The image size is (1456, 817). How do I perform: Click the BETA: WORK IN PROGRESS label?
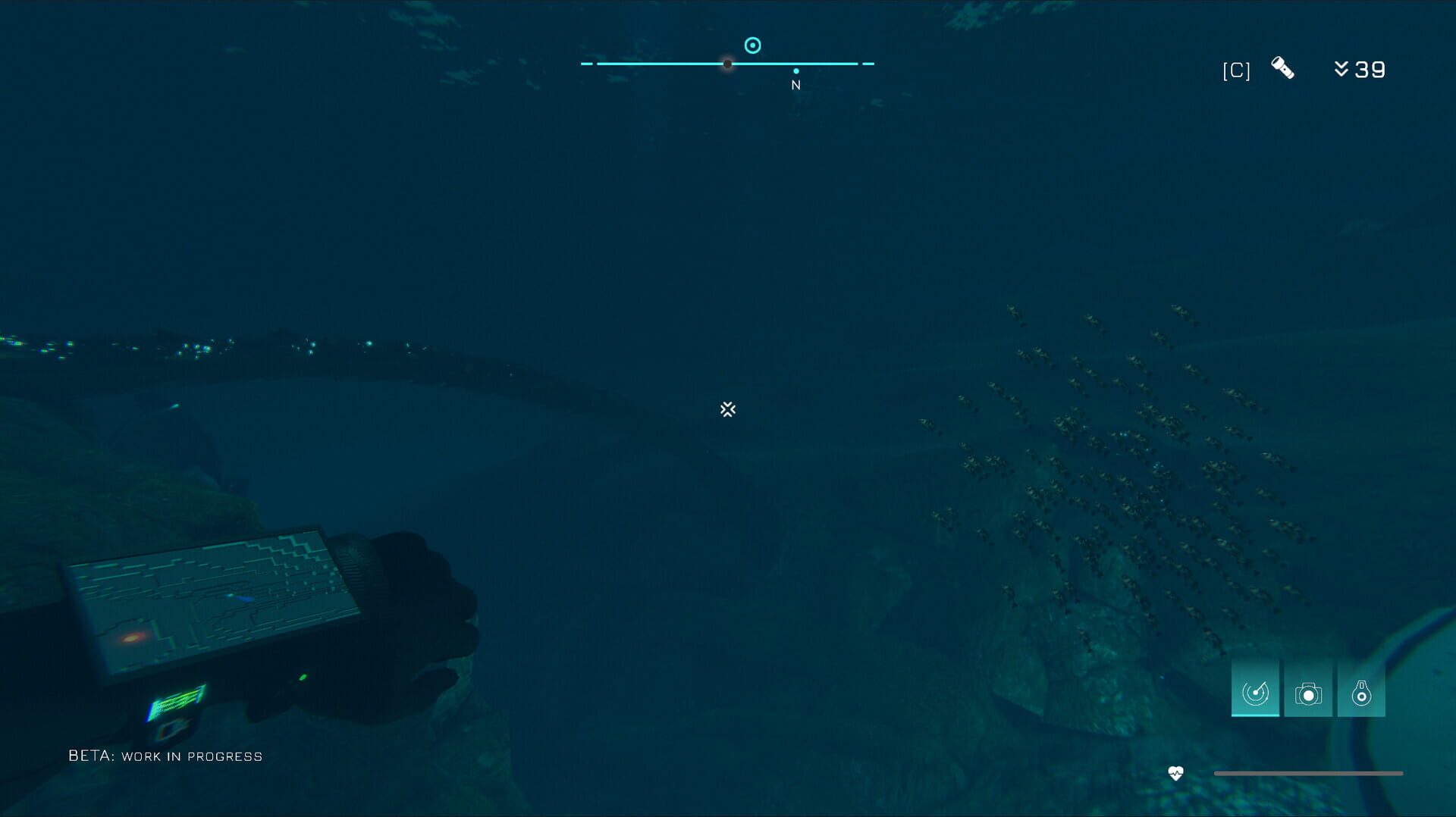[165, 756]
